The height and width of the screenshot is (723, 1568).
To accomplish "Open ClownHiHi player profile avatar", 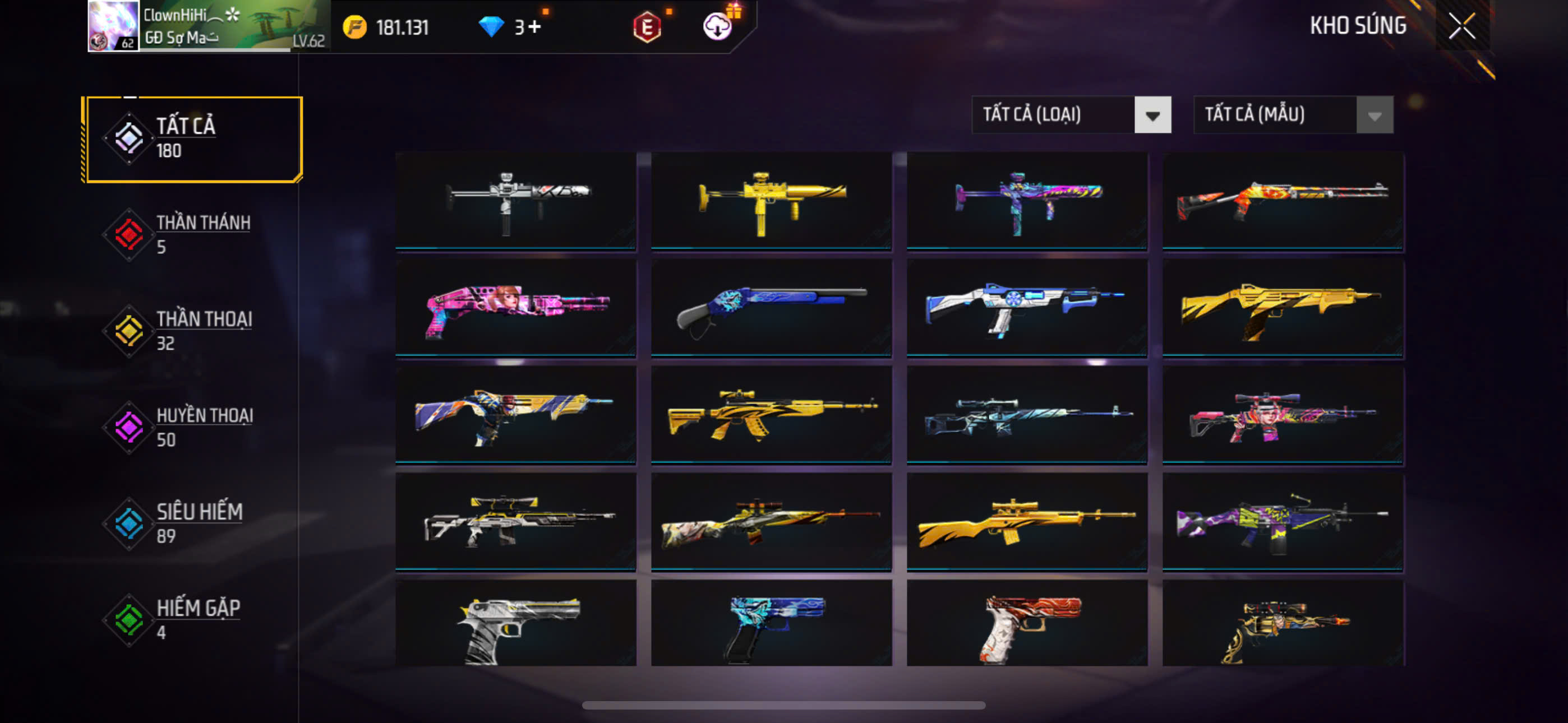I will click(113, 26).
